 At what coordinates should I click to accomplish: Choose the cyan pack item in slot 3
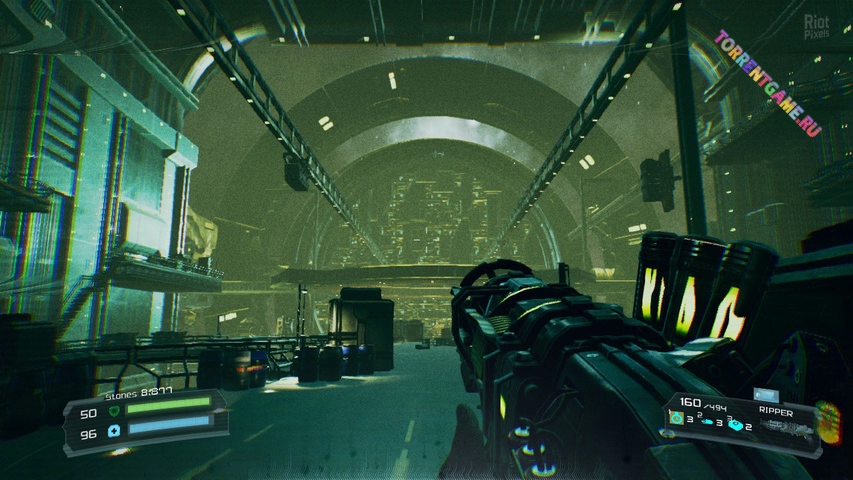click(735, 426)
